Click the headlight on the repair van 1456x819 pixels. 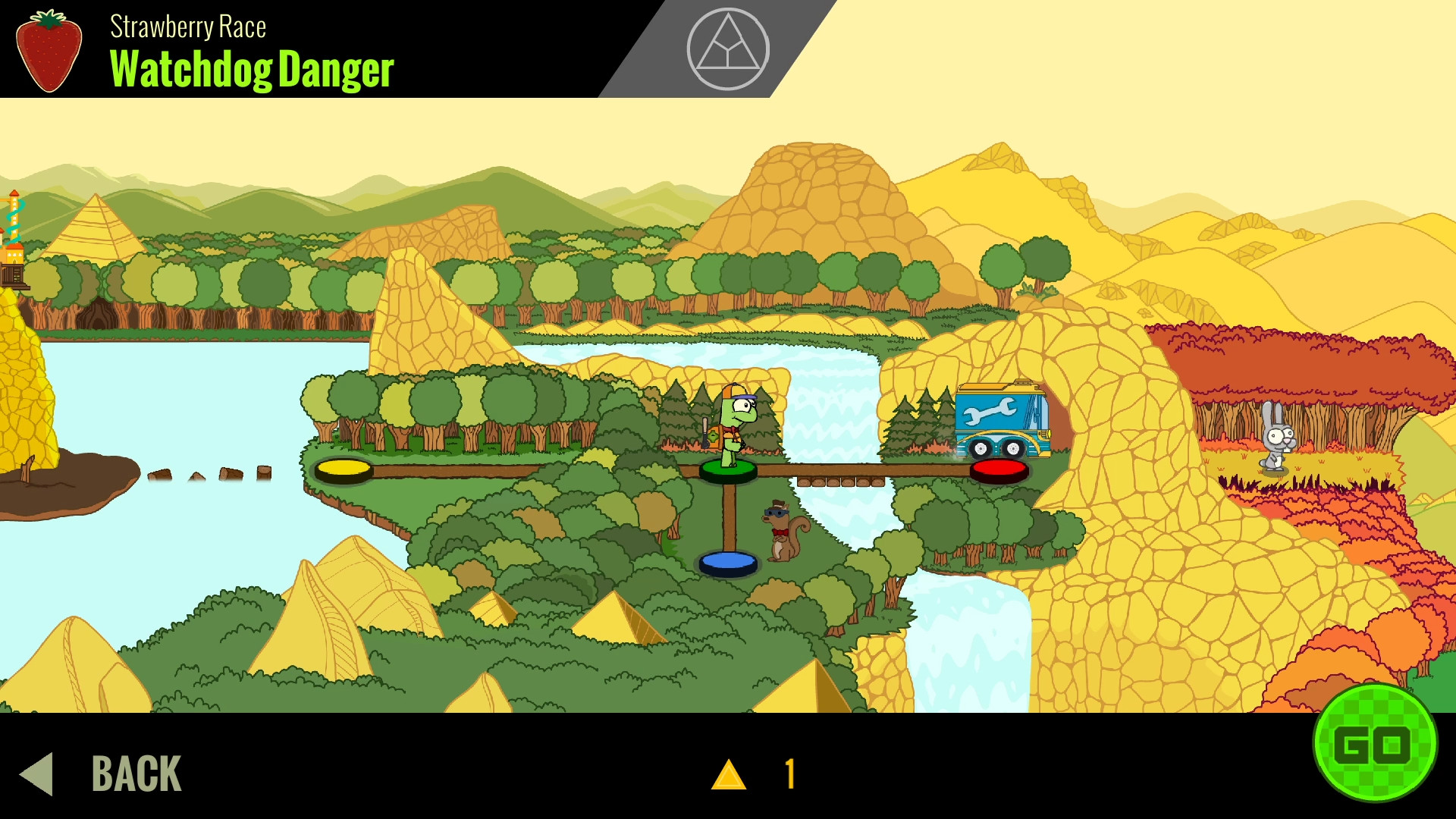(1050, 435)
